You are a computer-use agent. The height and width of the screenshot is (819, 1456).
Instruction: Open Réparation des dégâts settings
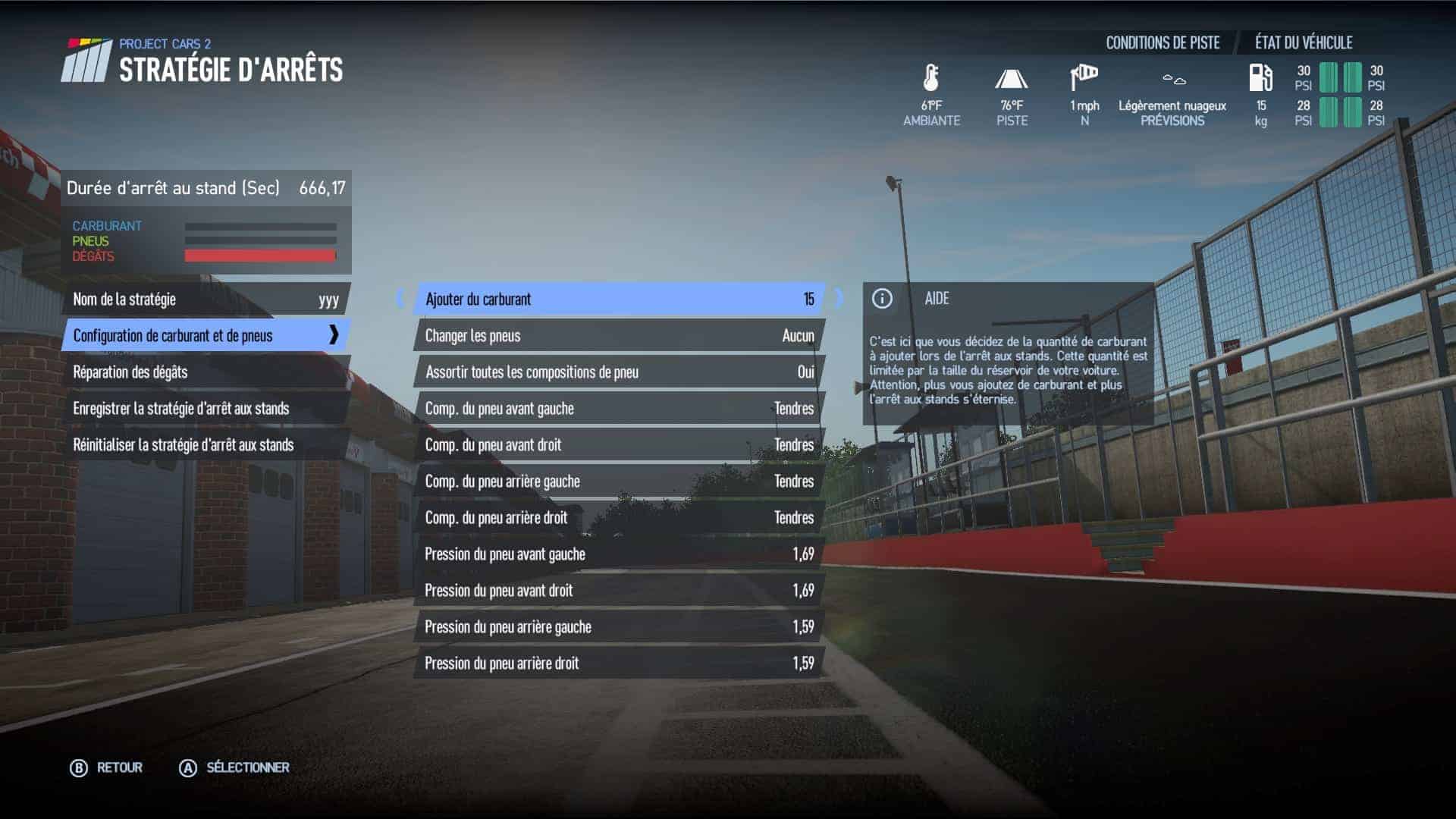point(205,372)
